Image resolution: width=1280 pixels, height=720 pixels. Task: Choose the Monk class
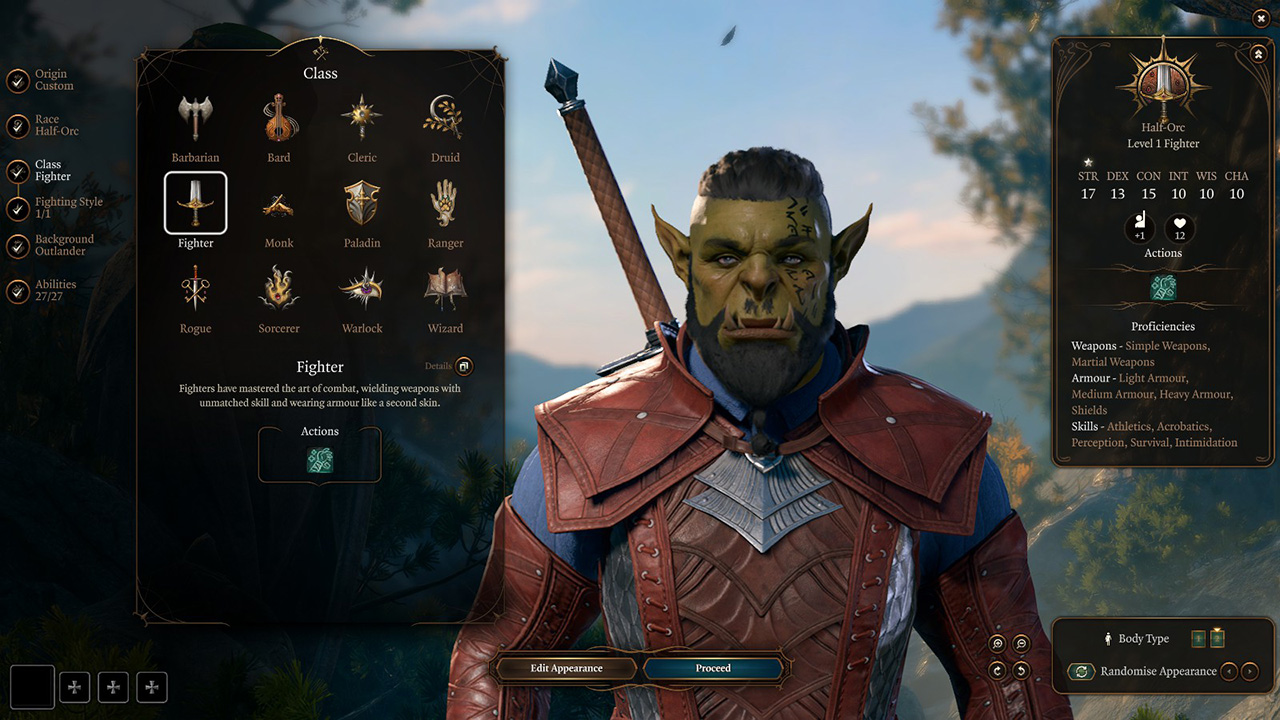[x=279, y=205]
